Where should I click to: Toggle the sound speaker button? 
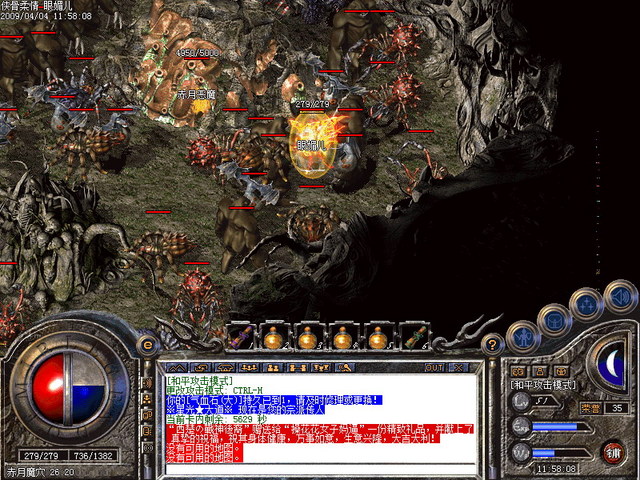(x=621, y=295)
